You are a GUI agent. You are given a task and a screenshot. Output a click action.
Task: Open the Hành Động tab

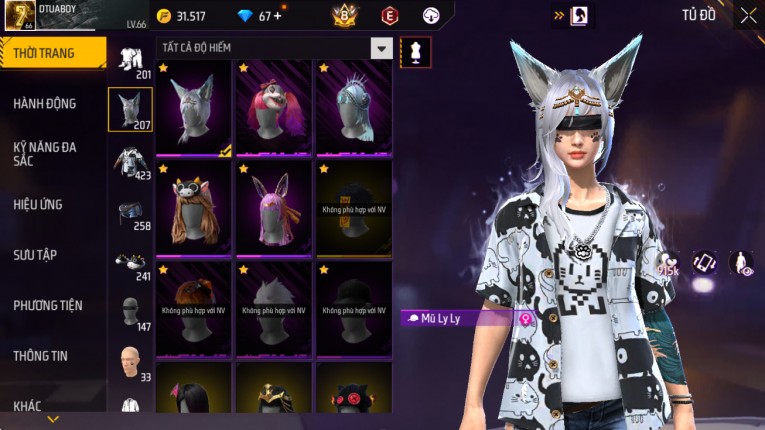[x=46, y=103]
